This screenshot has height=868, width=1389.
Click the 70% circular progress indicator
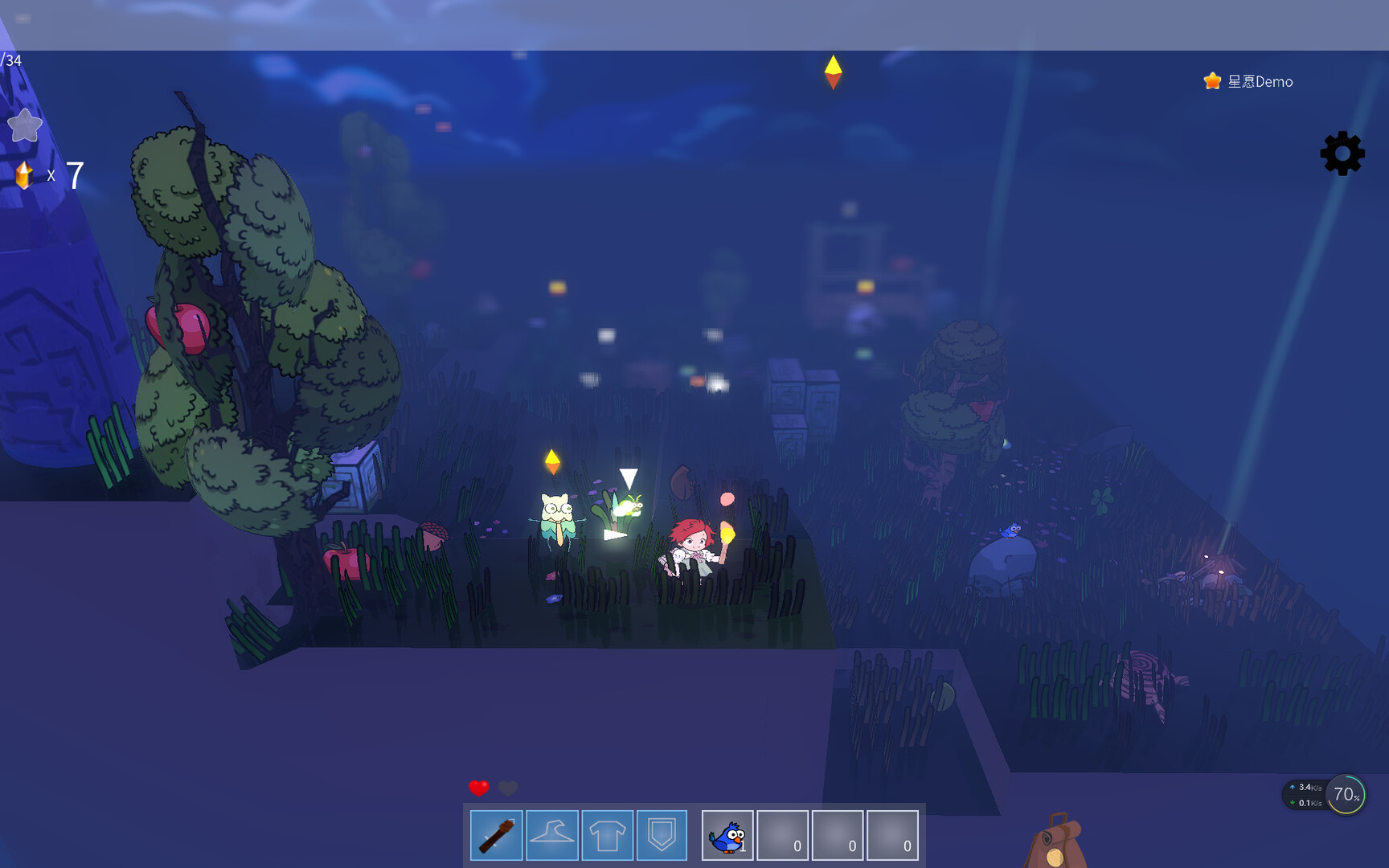click(1345, 794)
